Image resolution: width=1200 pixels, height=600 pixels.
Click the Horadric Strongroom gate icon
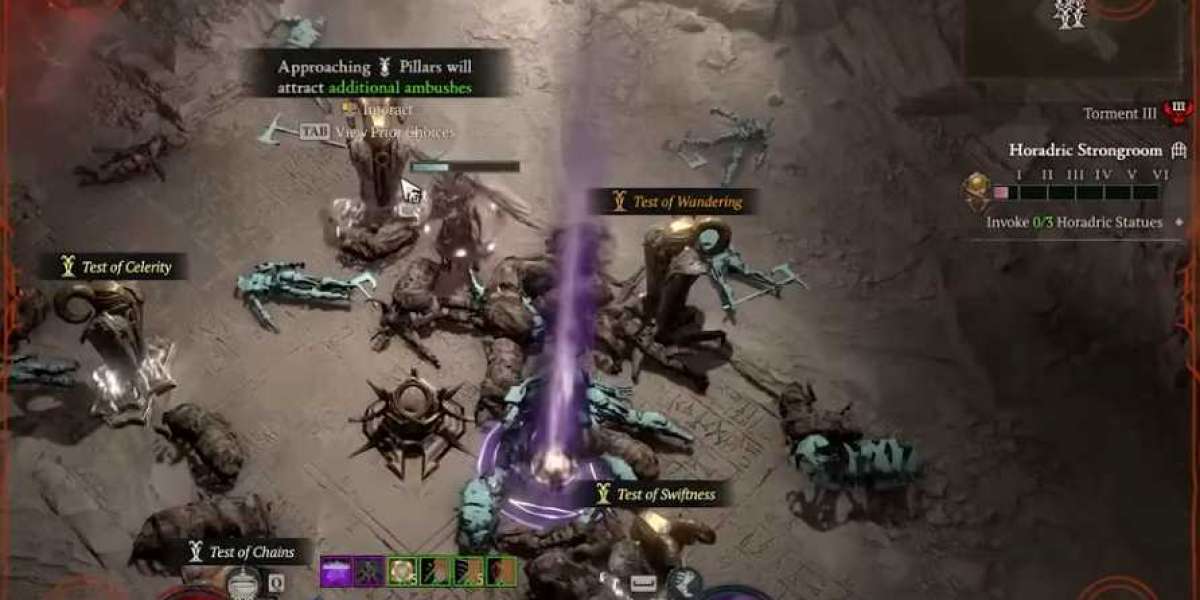(x=1179, y=151)
